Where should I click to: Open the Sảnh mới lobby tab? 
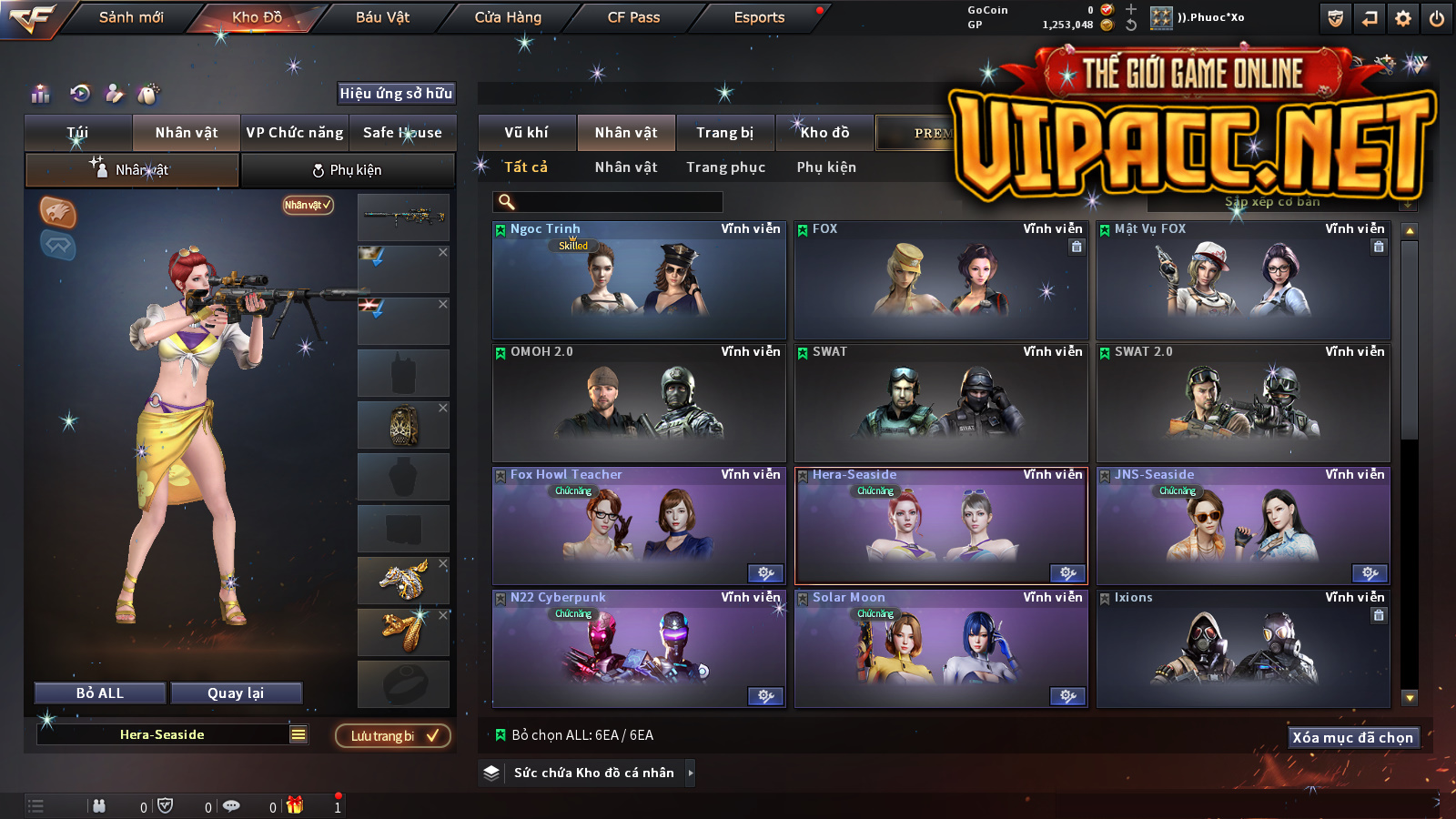click(131, 17)
